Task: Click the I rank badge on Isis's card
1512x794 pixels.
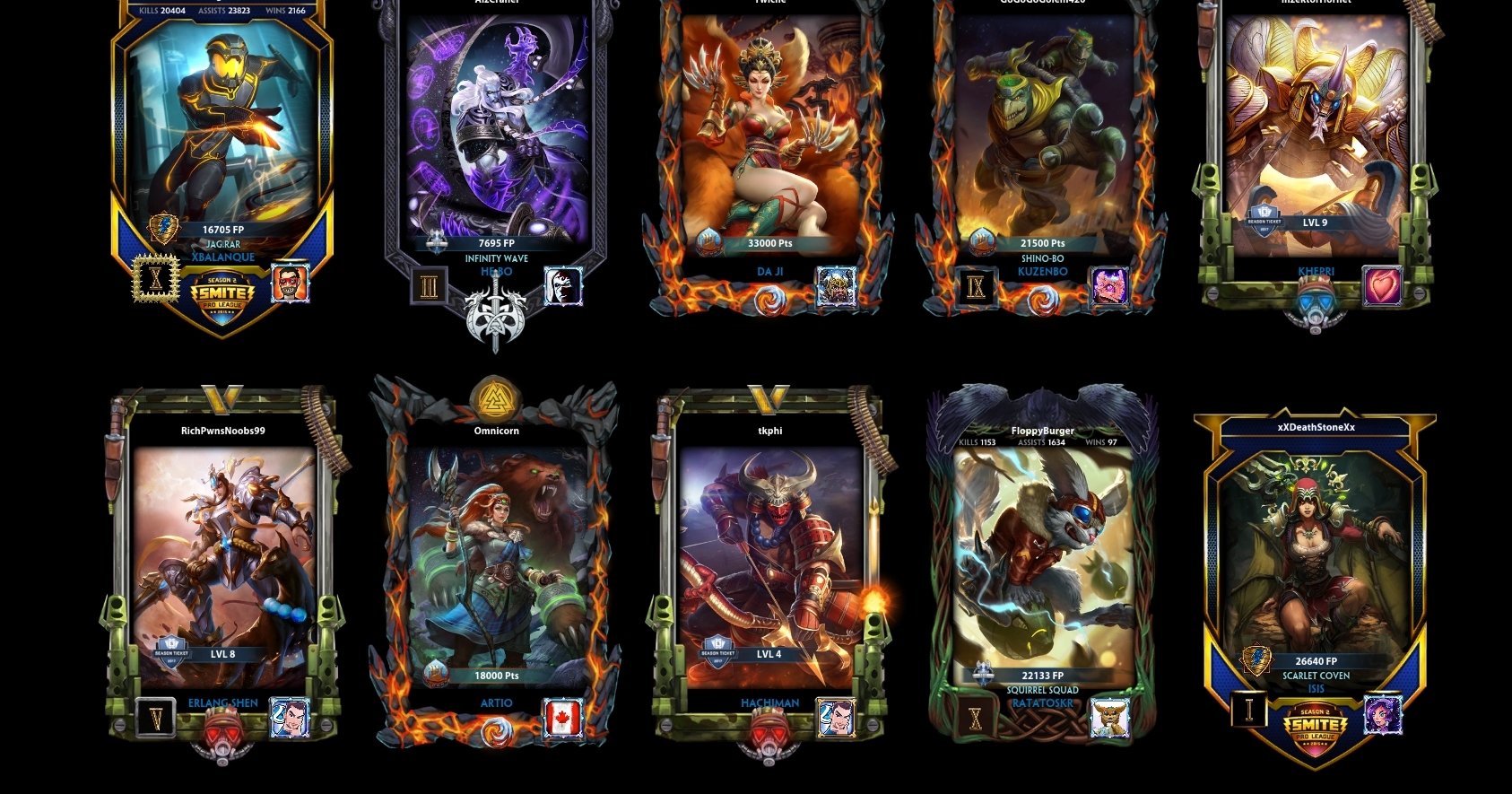Action: click(1248, 709)
